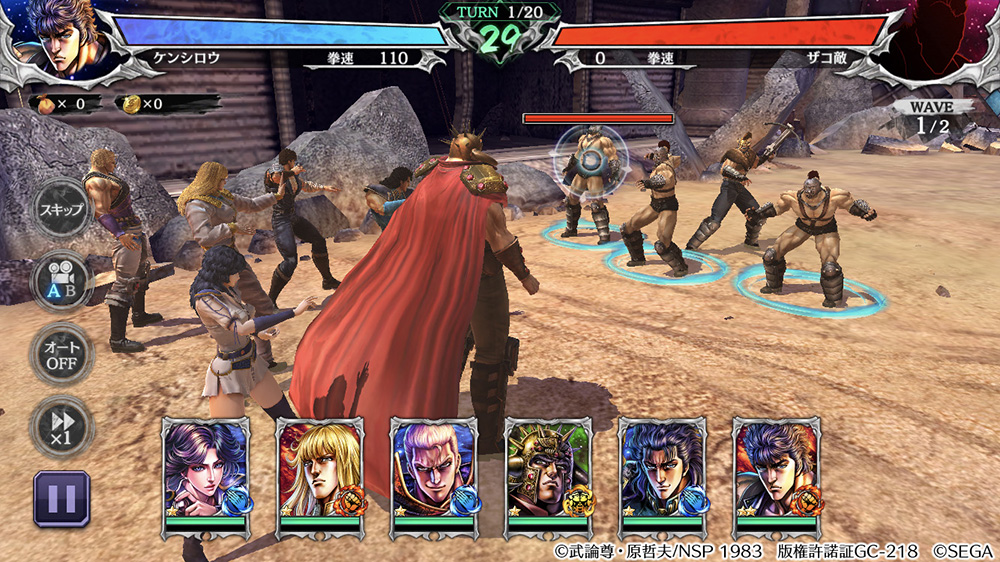Screen dimensions: 1000x562
Task: Click the circular target marker on the enemy
Action: pyautogui.click(x=591, y=158)
